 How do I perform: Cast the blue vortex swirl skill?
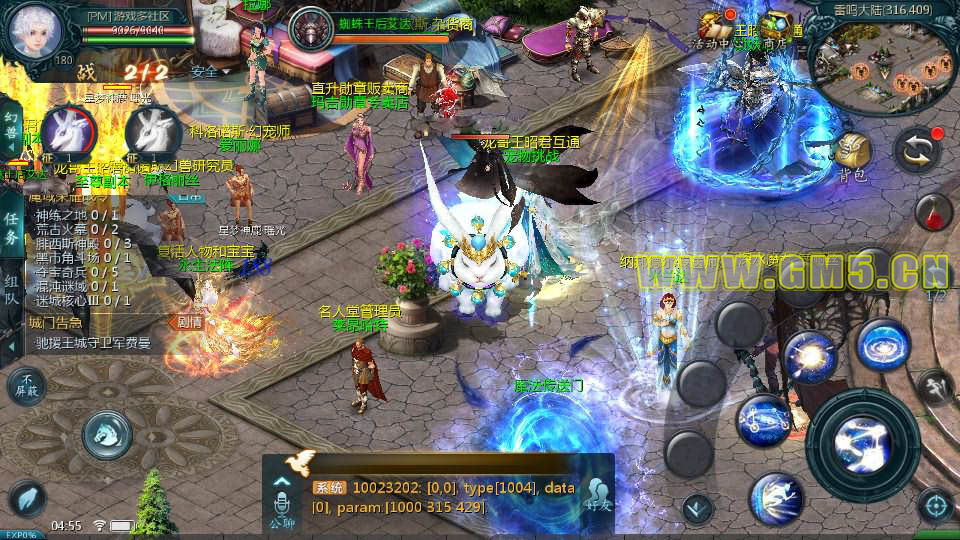pyautogui.click(x=882, y=345)
